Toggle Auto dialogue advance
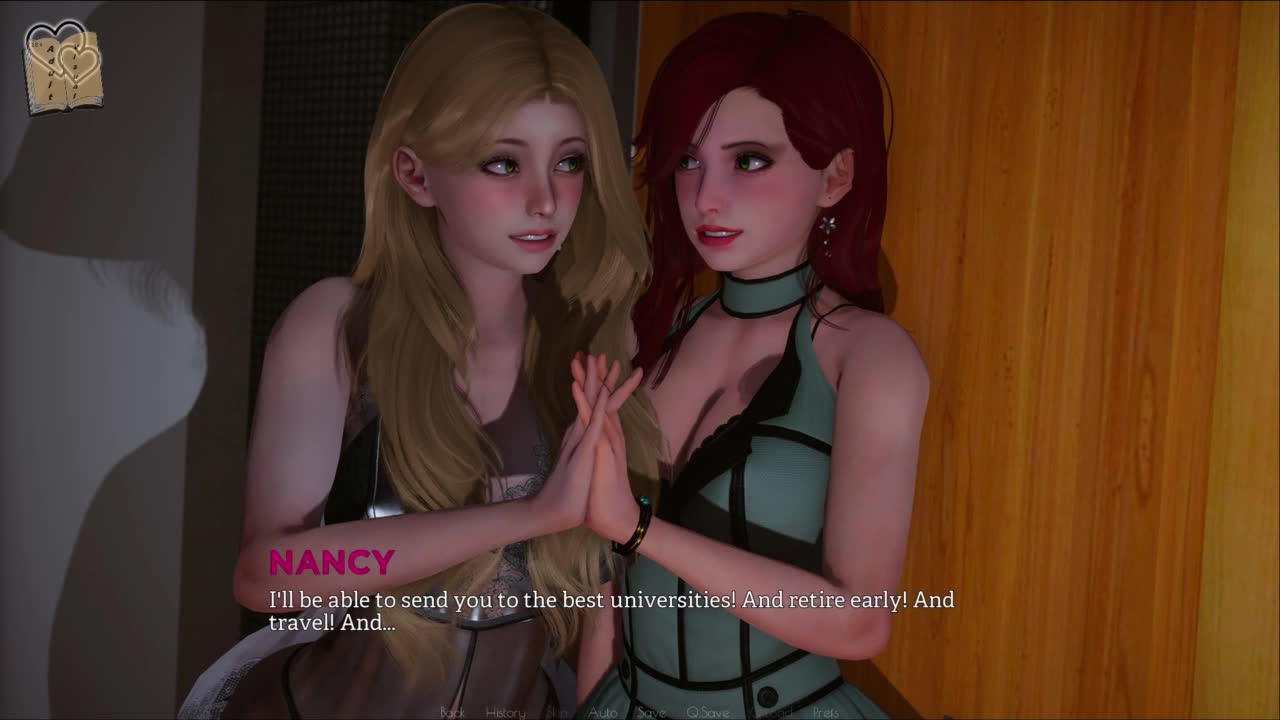The width and height of the screenshot is (1280, 720). tap(602, 712)
